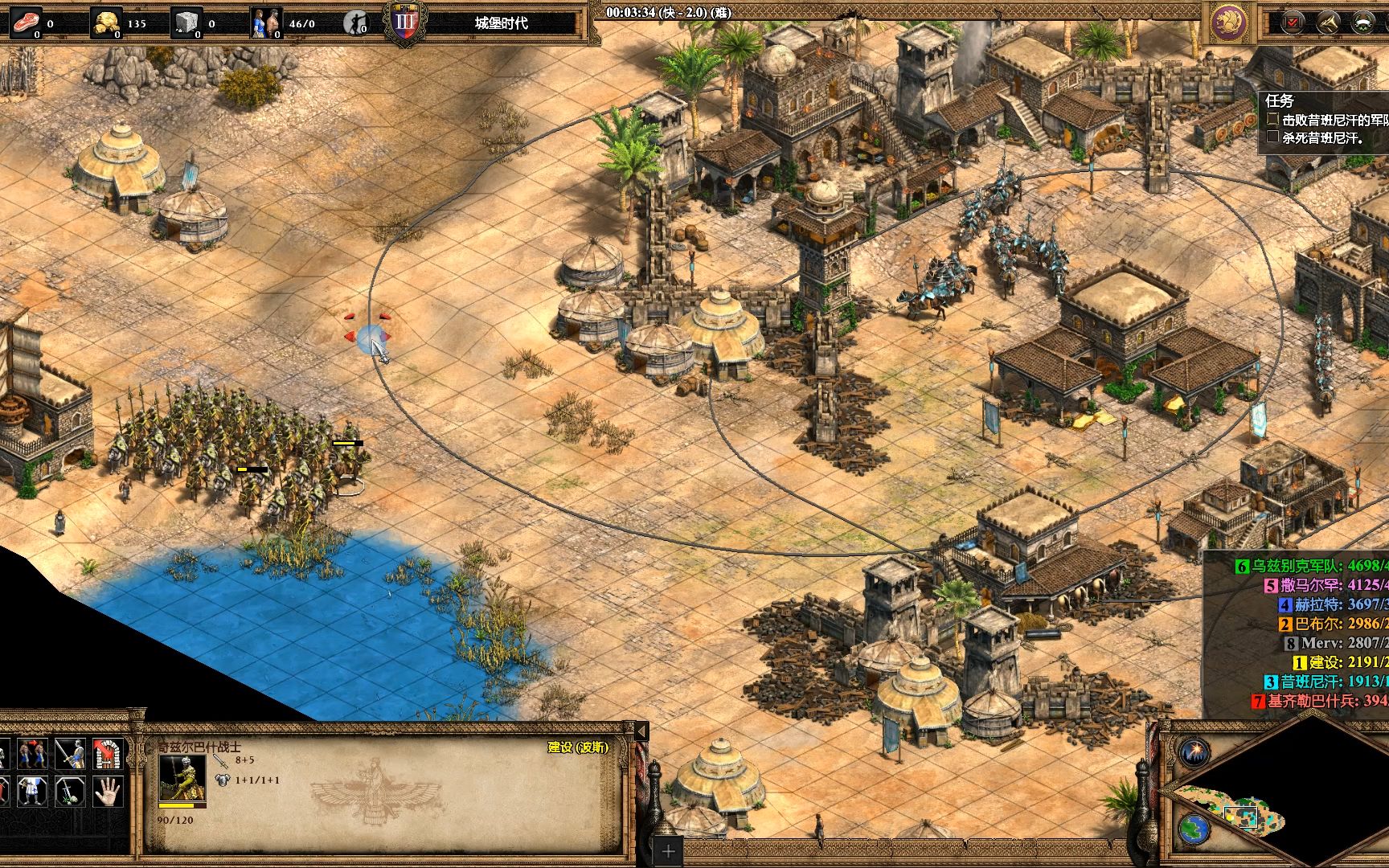Open the laurel wreath diplomacy button
This screenshot has width=1389, height=868.
click(x=1364, y=23)
